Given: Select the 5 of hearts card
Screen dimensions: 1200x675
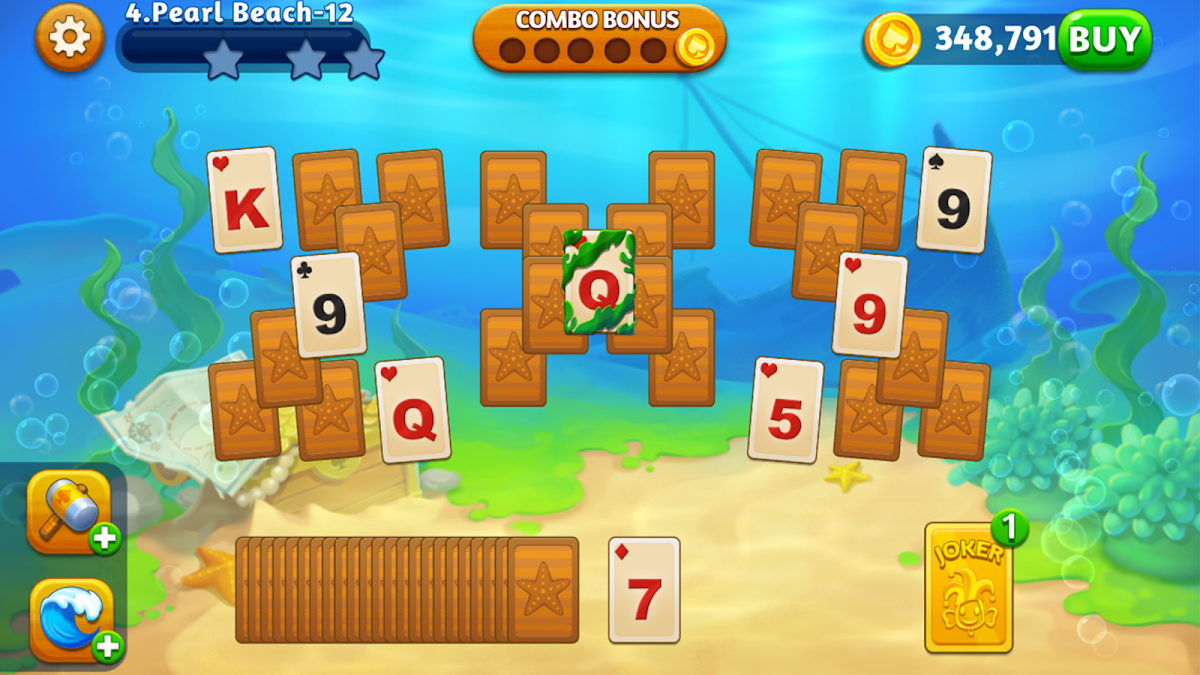Looking at the screenshot, I should pos(786,410).
